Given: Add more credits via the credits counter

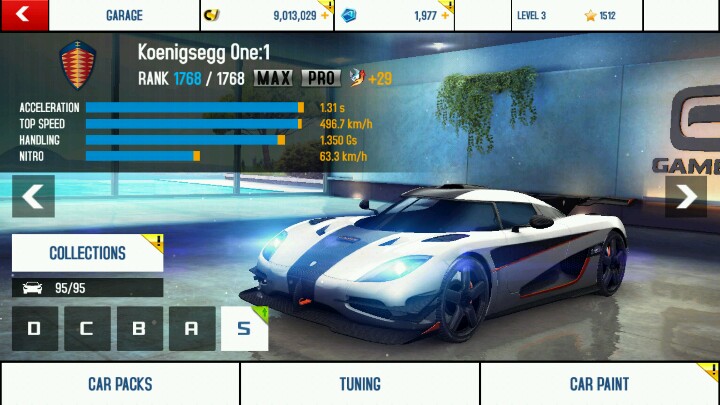Looking at the screenshot, I should [267, 16].
